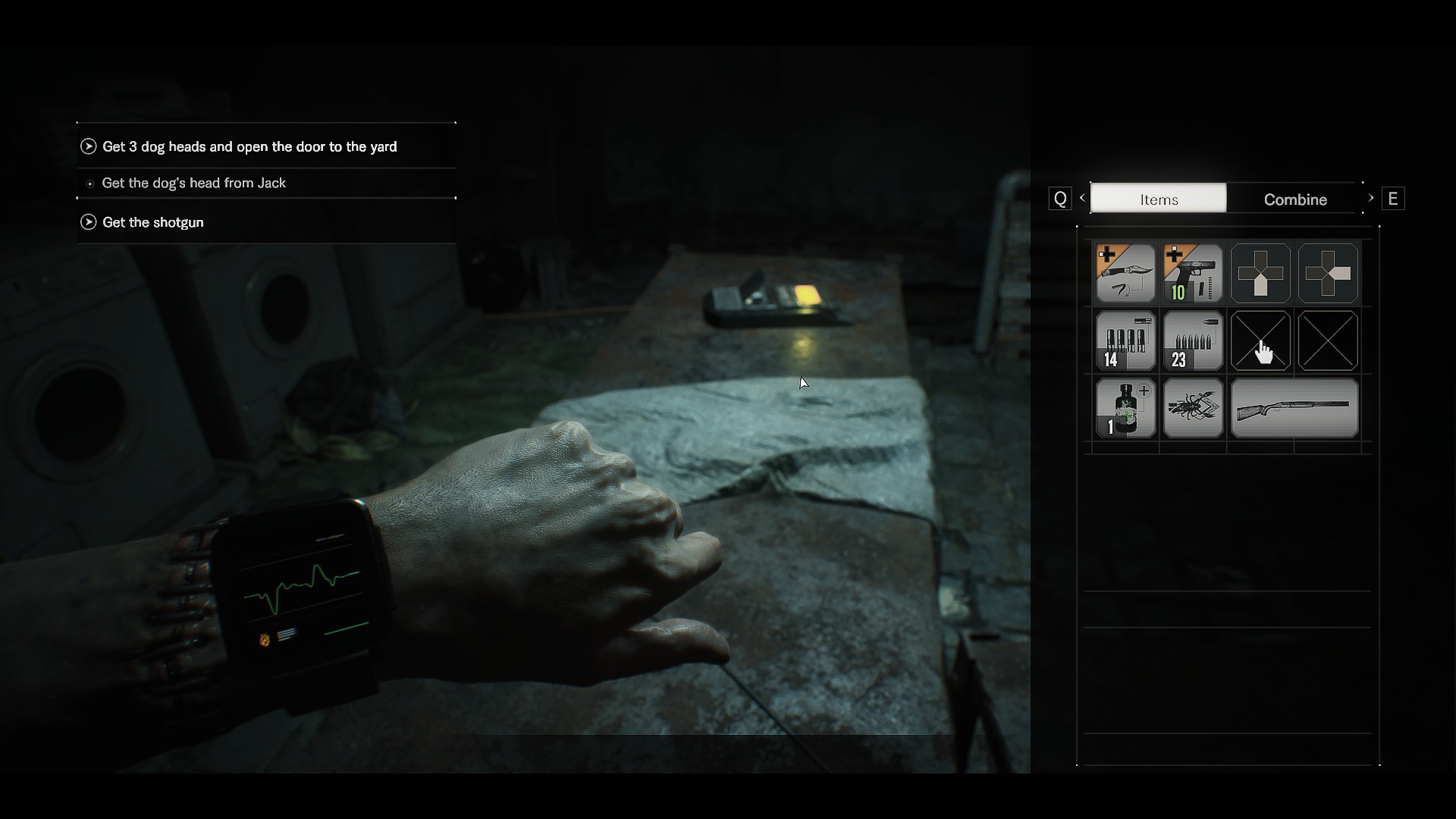The height and width of the screenshot is (819, 1456).
Task: Click the left arrow beside Items
Action: (1082, 198)
